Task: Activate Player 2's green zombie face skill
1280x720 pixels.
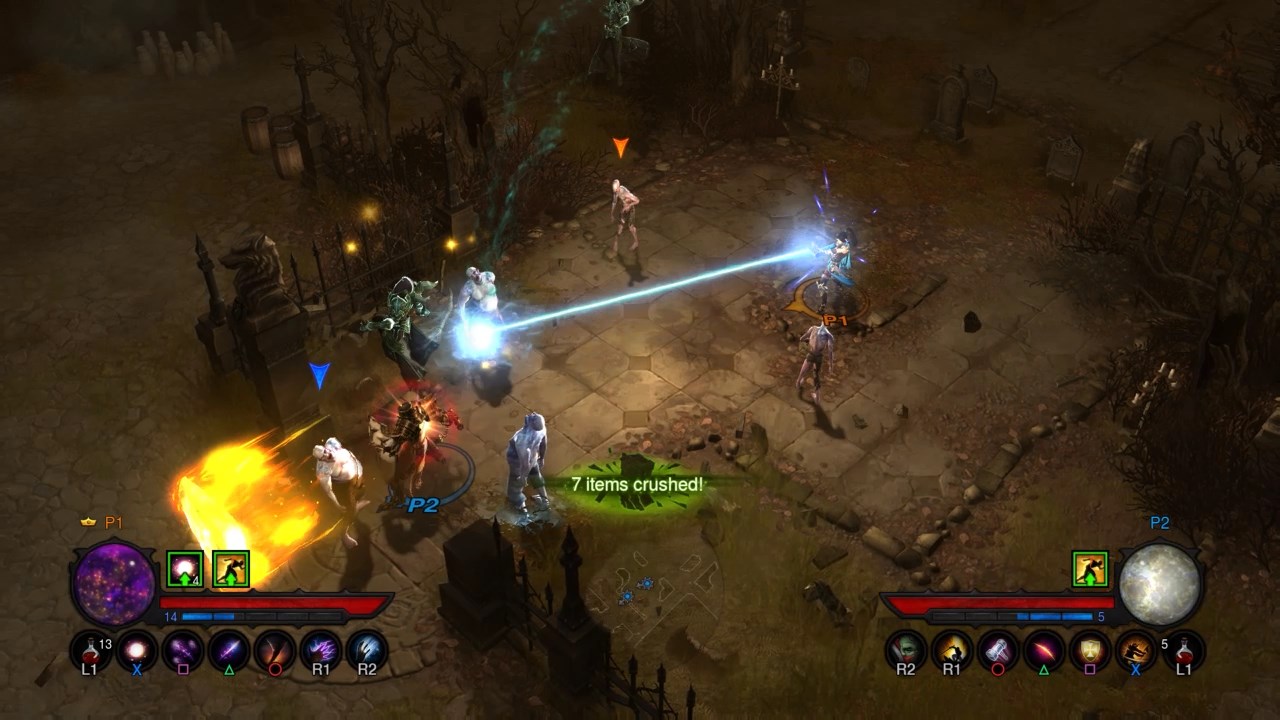Action: 906,650
